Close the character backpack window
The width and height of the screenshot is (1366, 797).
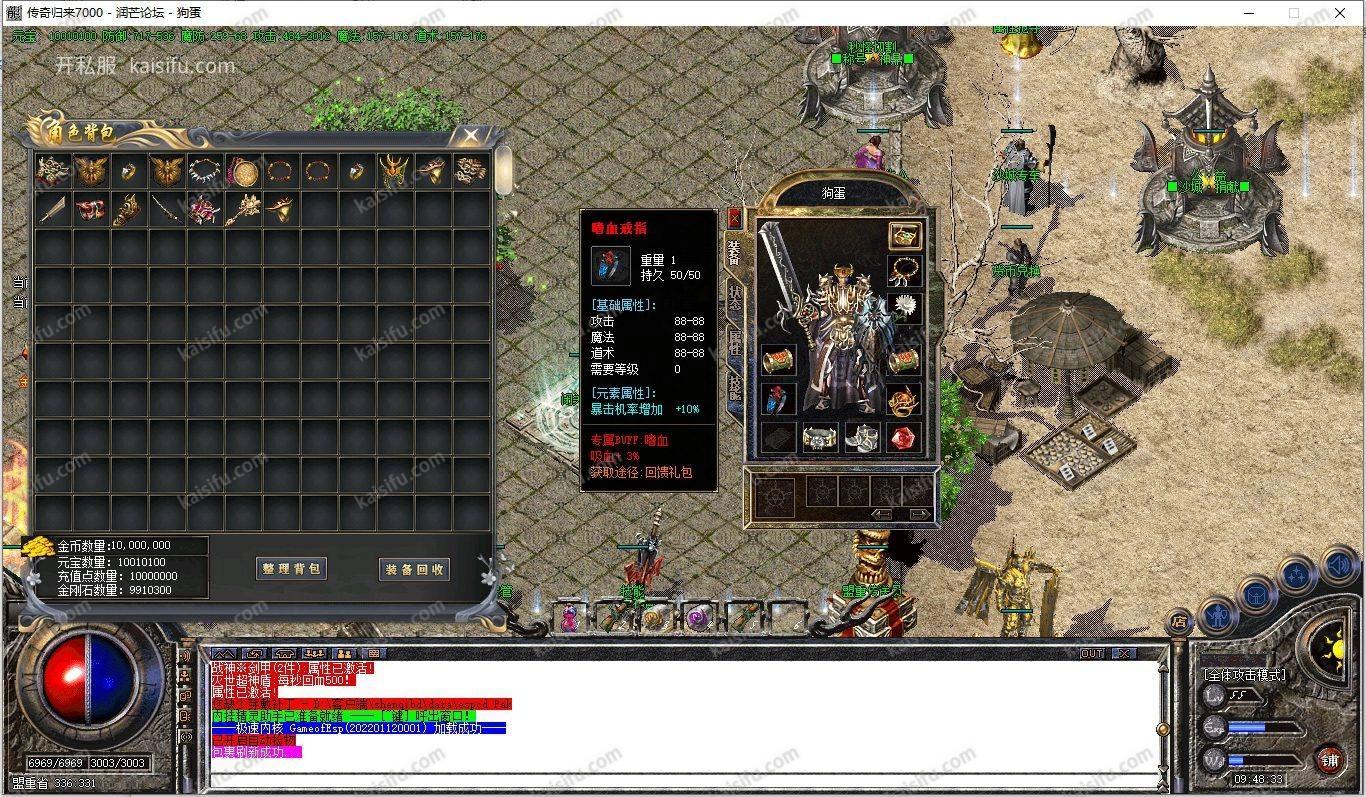[x=470, y=135]
